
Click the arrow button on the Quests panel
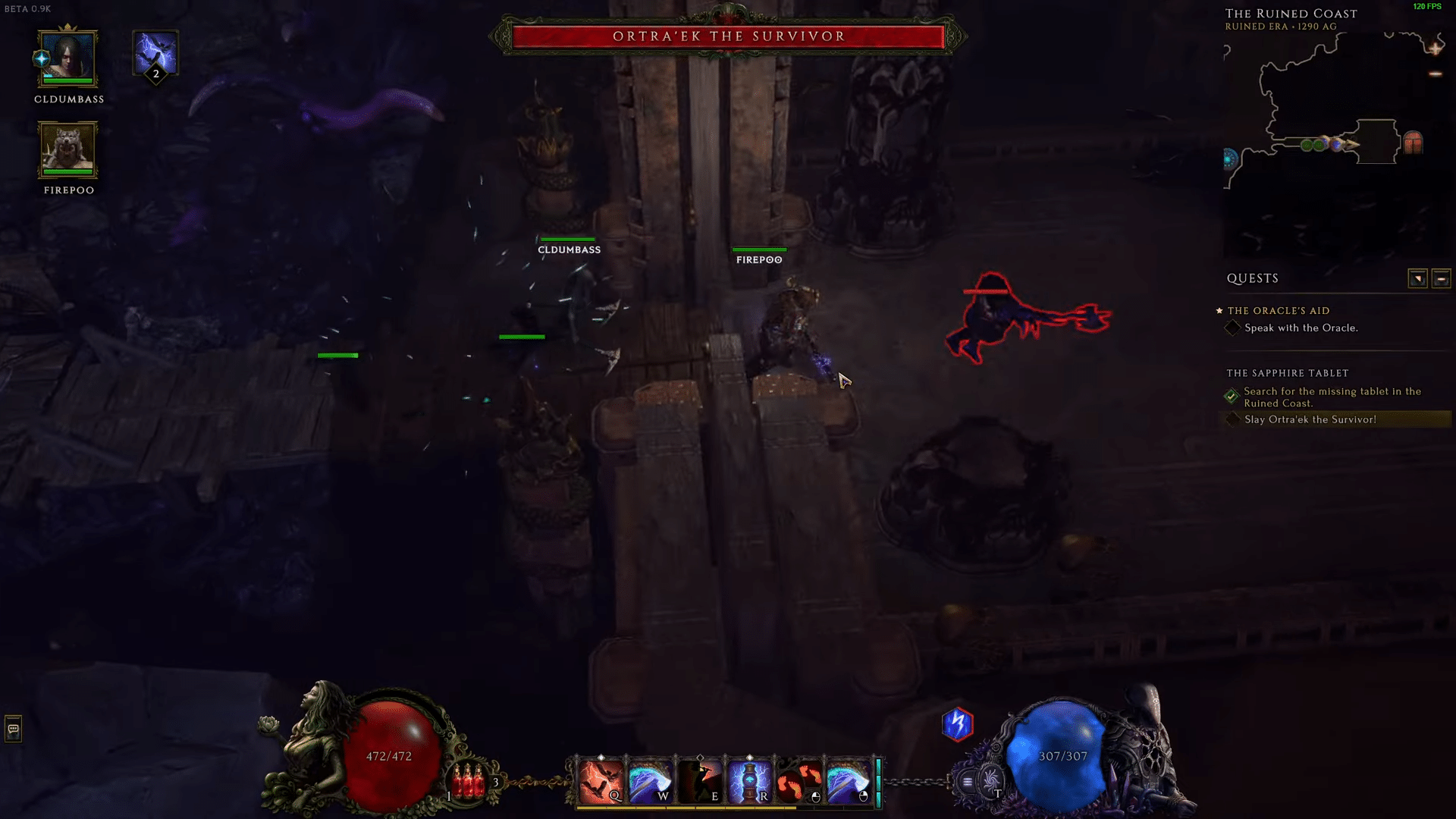click(1419, 278)
